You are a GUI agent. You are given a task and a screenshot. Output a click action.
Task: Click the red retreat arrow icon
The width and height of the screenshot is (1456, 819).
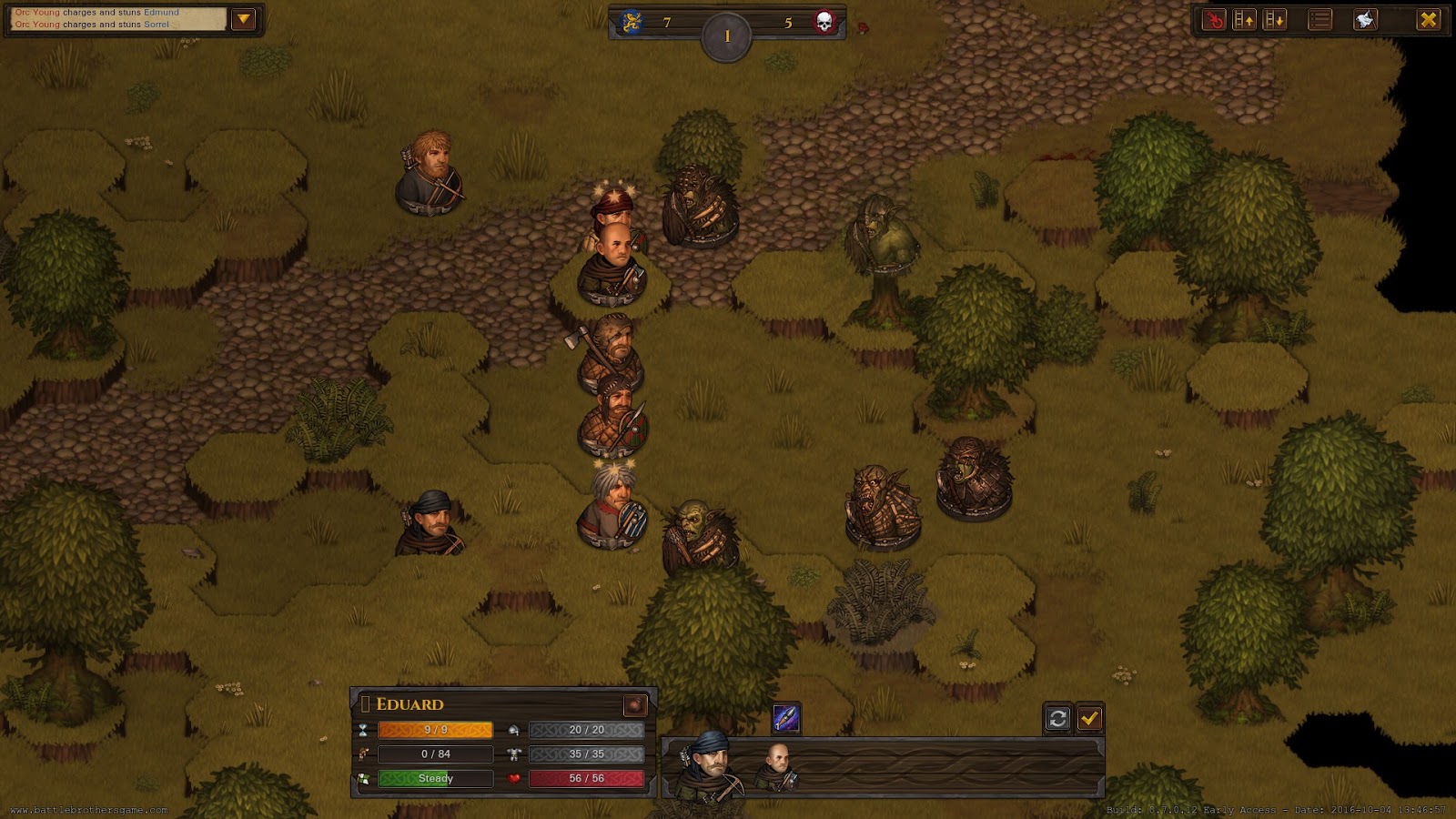[1214, 18]
